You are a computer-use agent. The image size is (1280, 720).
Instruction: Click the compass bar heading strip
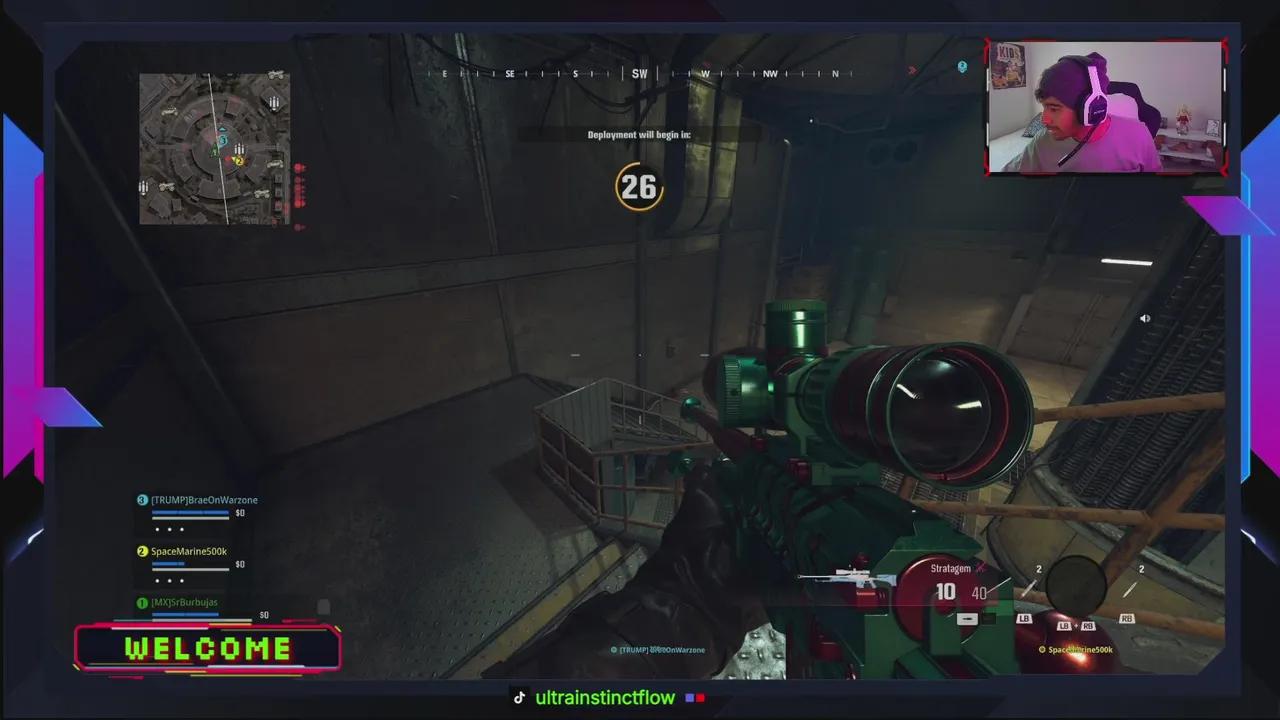coord(640,74)
